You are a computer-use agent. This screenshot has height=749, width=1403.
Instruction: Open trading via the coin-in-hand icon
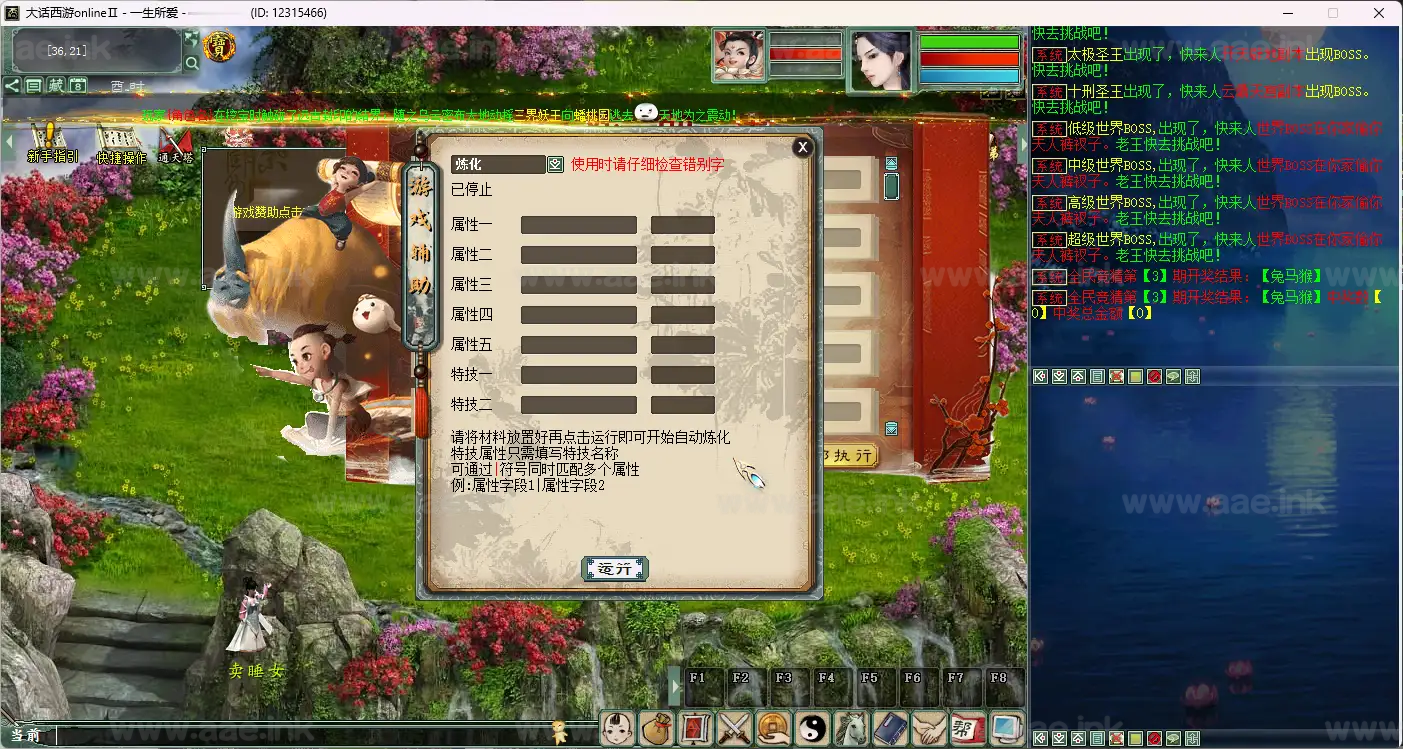771,728
